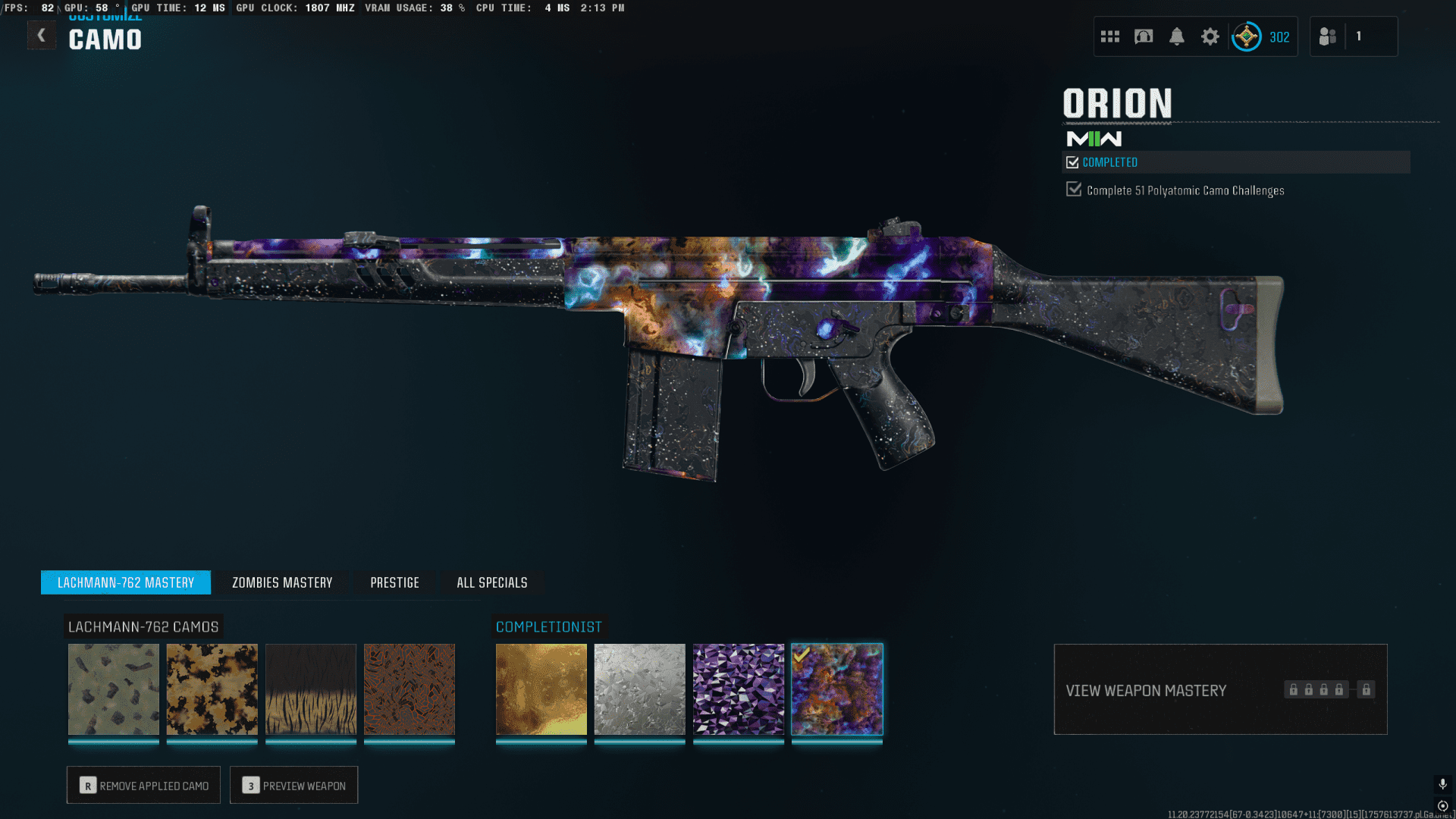1456x819 pixels.
Task: Open the grid menu icon
Action: 1110,36
